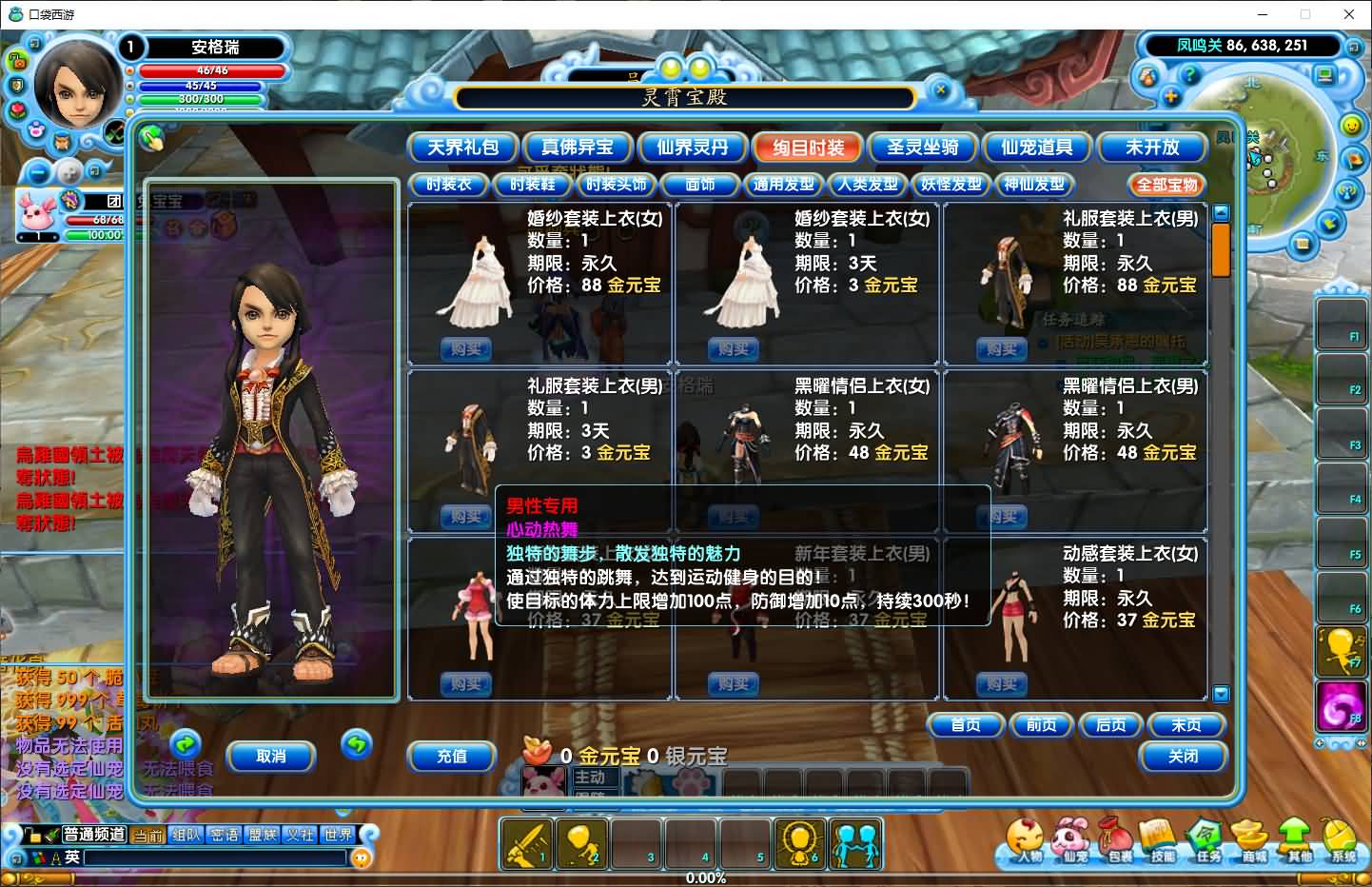Viewport: 1372px width, 887px height.
Task: Buy the permanent 婚纱套装上衣(女) for 88 金元宝
Action: (466, 349)
